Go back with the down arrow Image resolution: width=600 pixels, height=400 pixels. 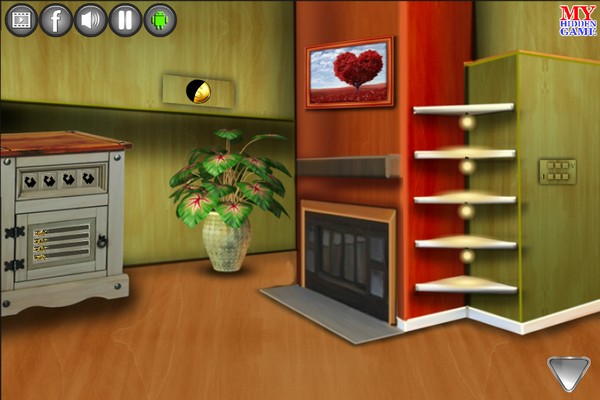(568, 373)
